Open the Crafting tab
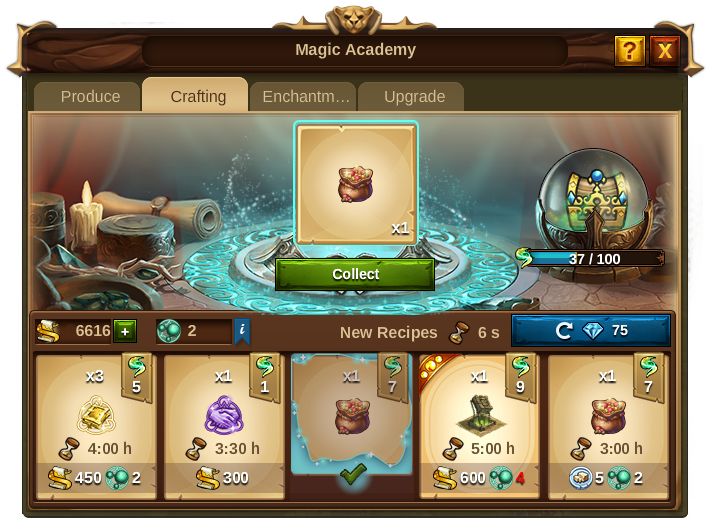The image size is (712, 525). pos(197,97)
